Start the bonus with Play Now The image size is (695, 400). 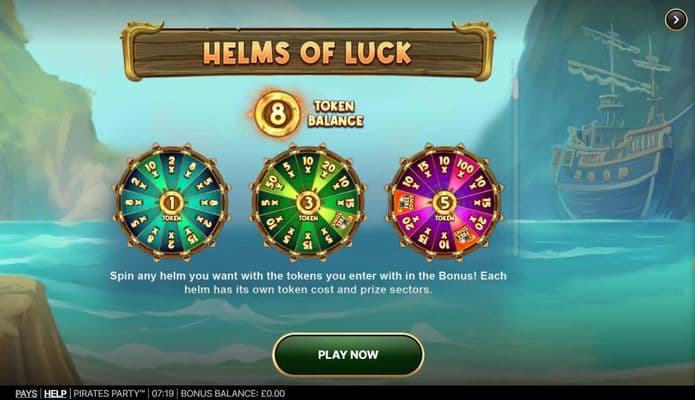click(348, 354)
